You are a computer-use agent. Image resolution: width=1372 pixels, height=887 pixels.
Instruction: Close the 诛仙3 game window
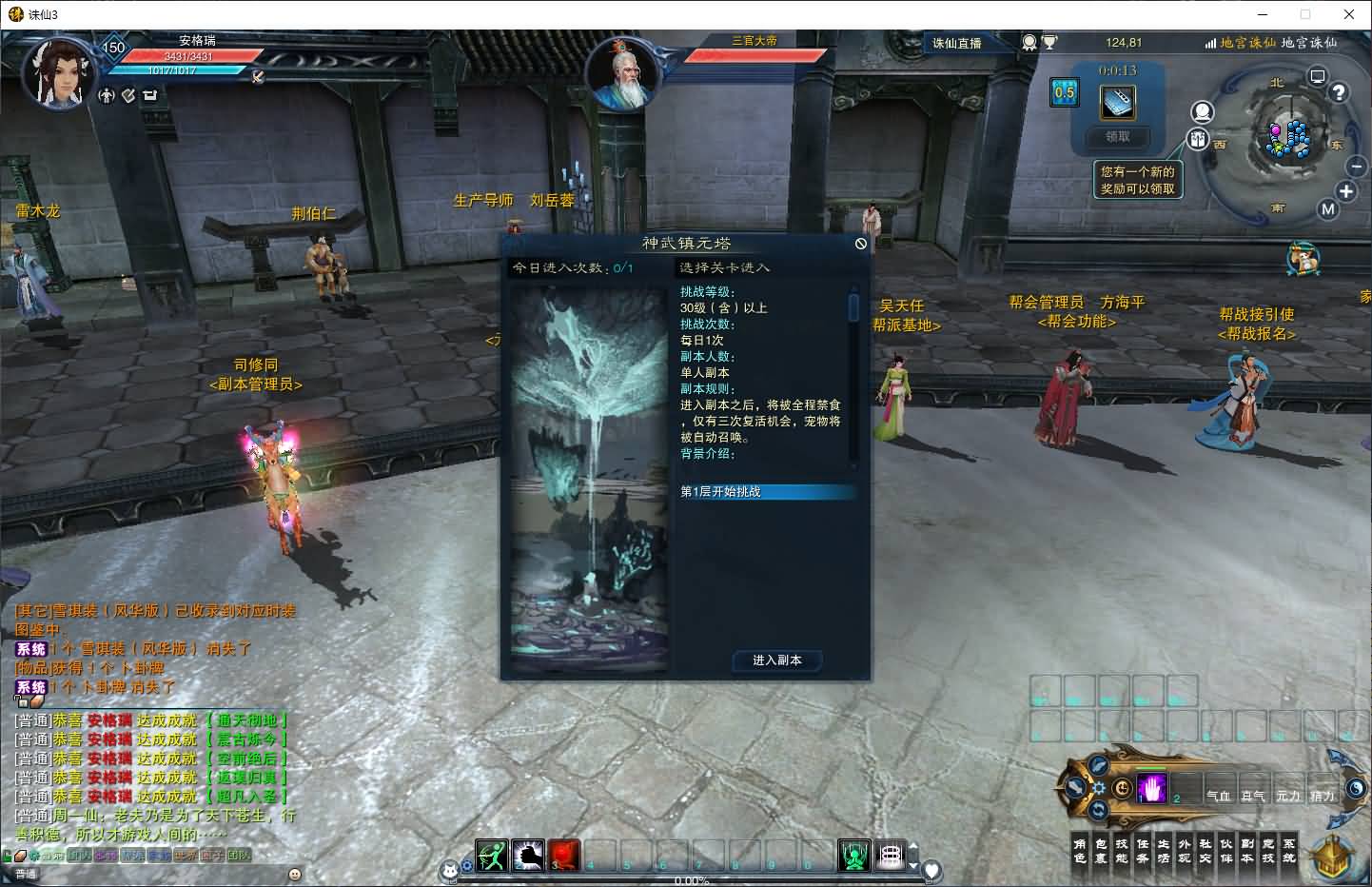coord(1349,14)
